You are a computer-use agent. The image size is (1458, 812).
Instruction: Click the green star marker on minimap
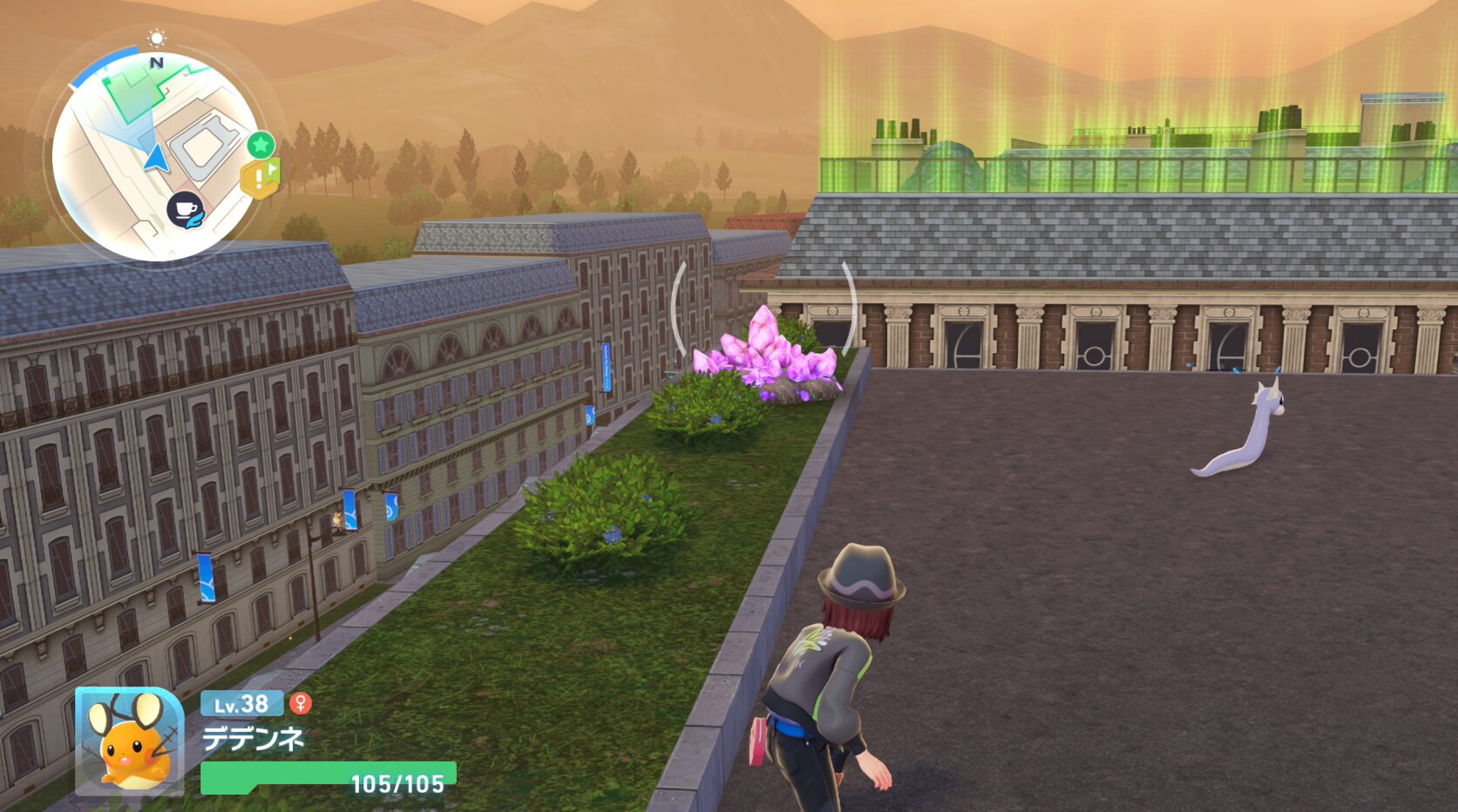tap(260, 145)
